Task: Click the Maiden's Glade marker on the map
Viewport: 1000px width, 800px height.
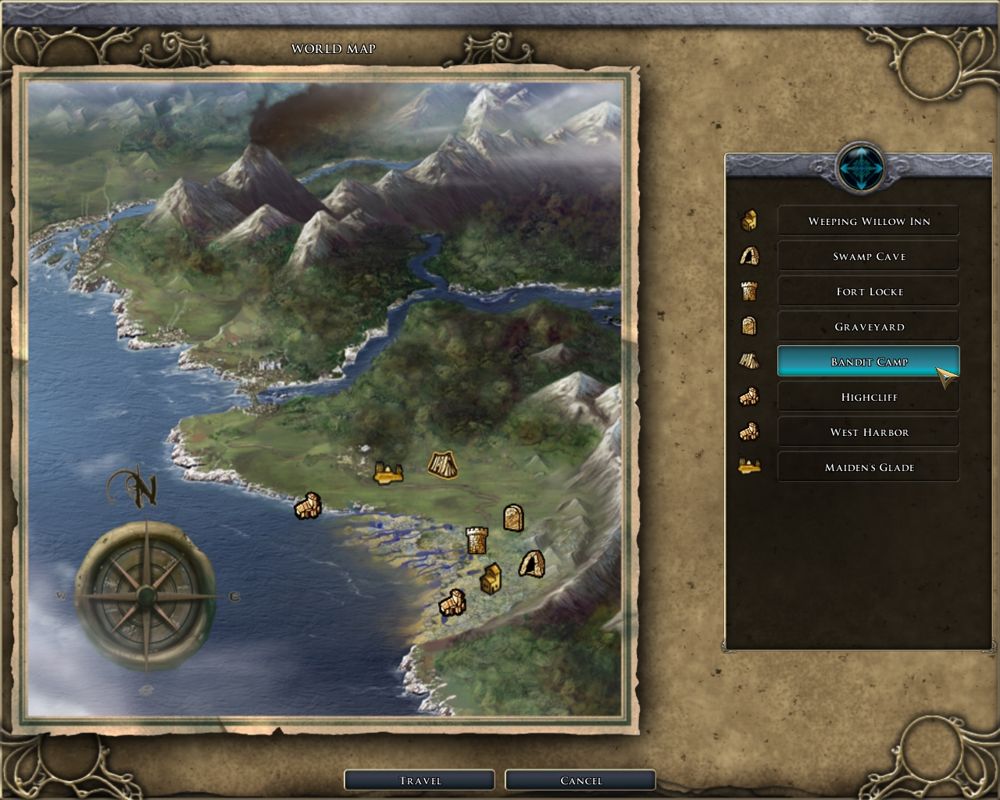Action: point(387,472)
